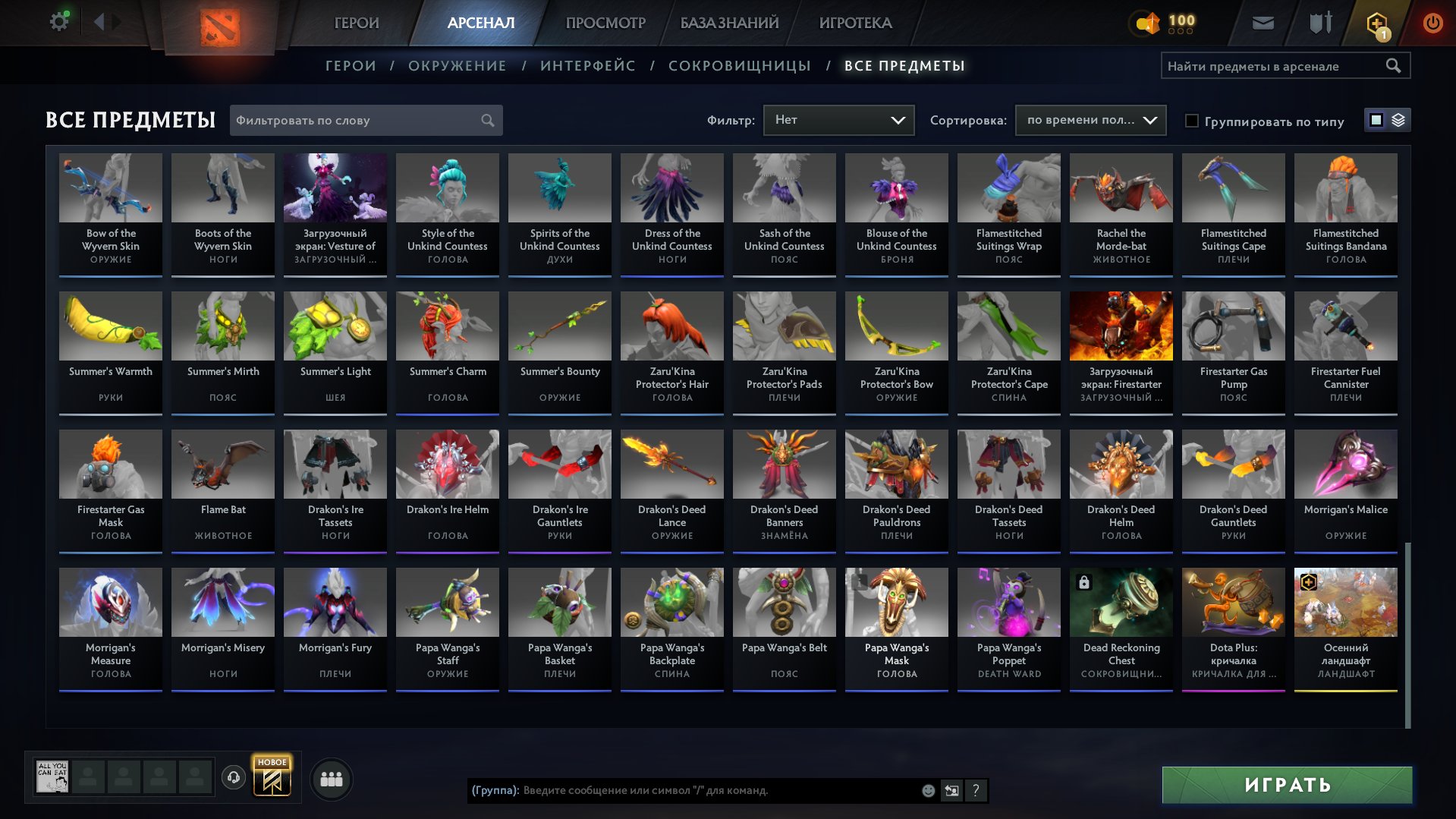This screenshot has width=1456, height=819.
Task: Click the back navigation arrow beside settings
Action: (98, 20)
